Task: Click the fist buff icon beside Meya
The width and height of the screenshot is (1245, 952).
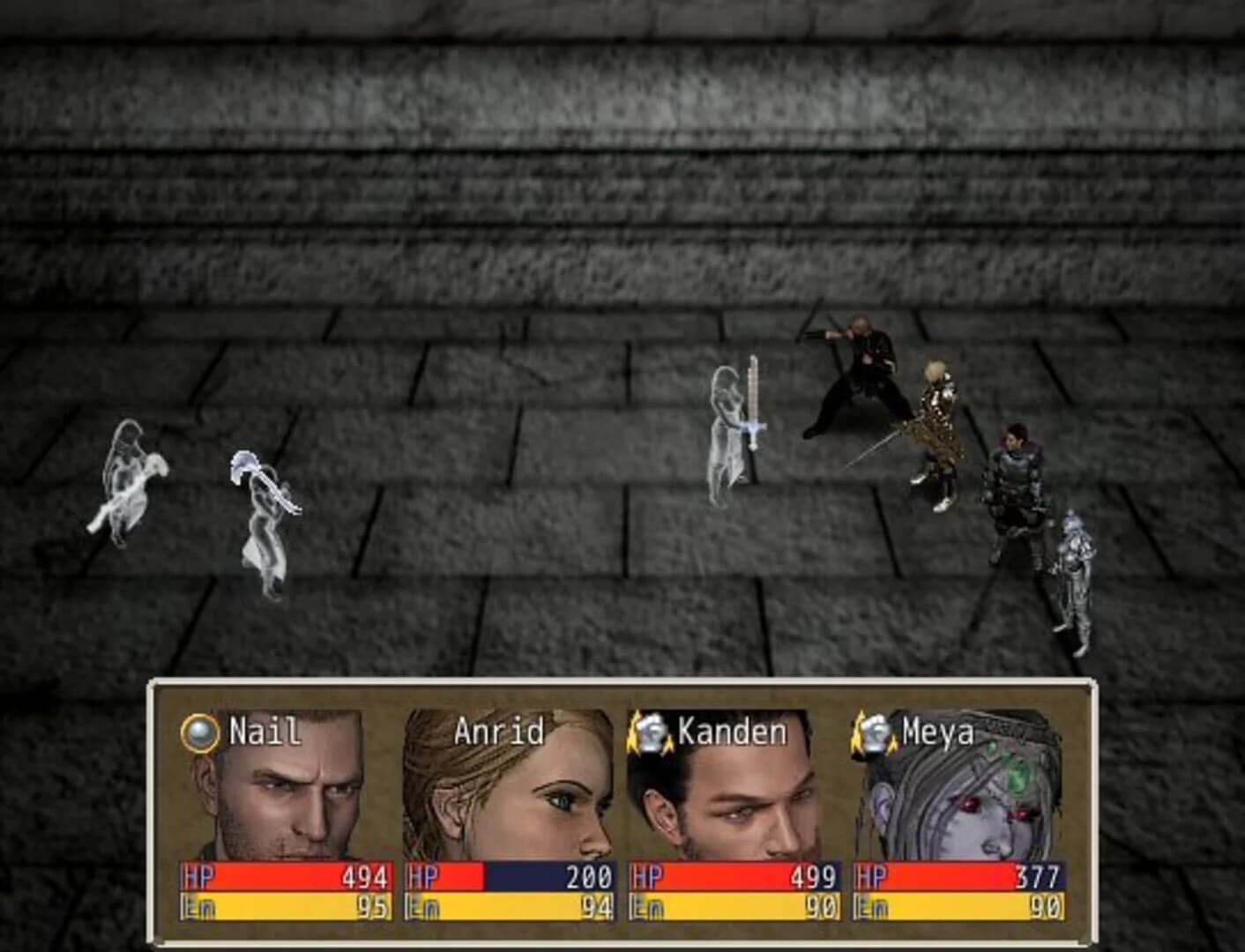Action: coord(873,730)
